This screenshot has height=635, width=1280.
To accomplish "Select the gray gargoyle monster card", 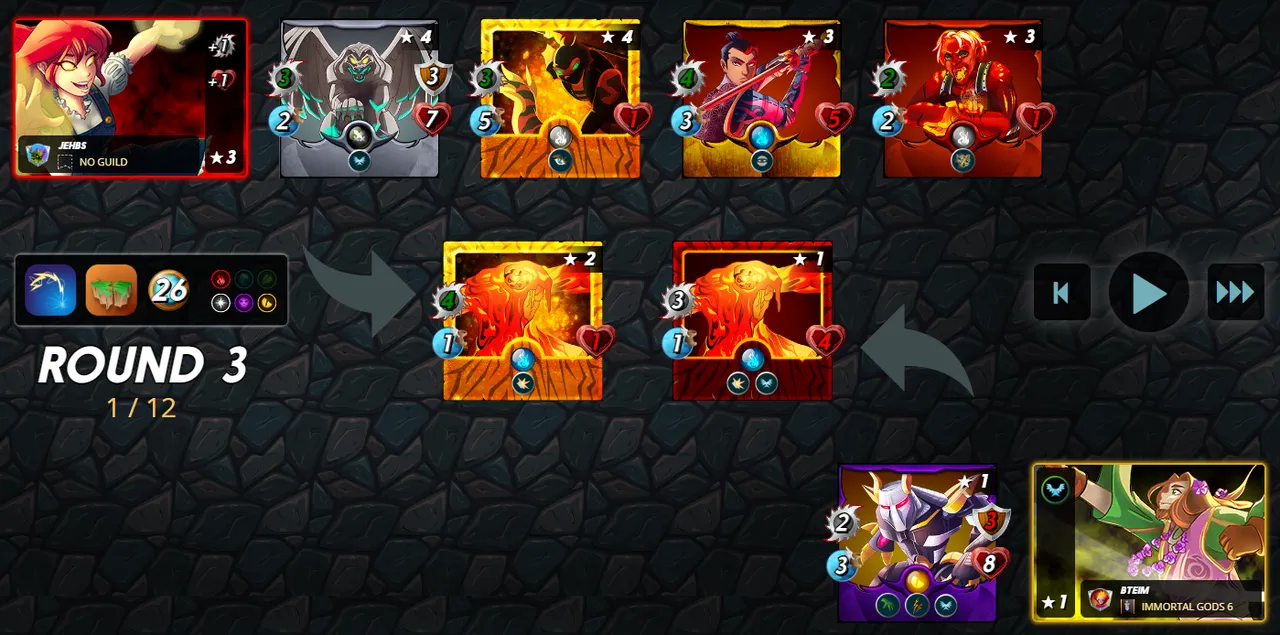I will coord(359,98).
